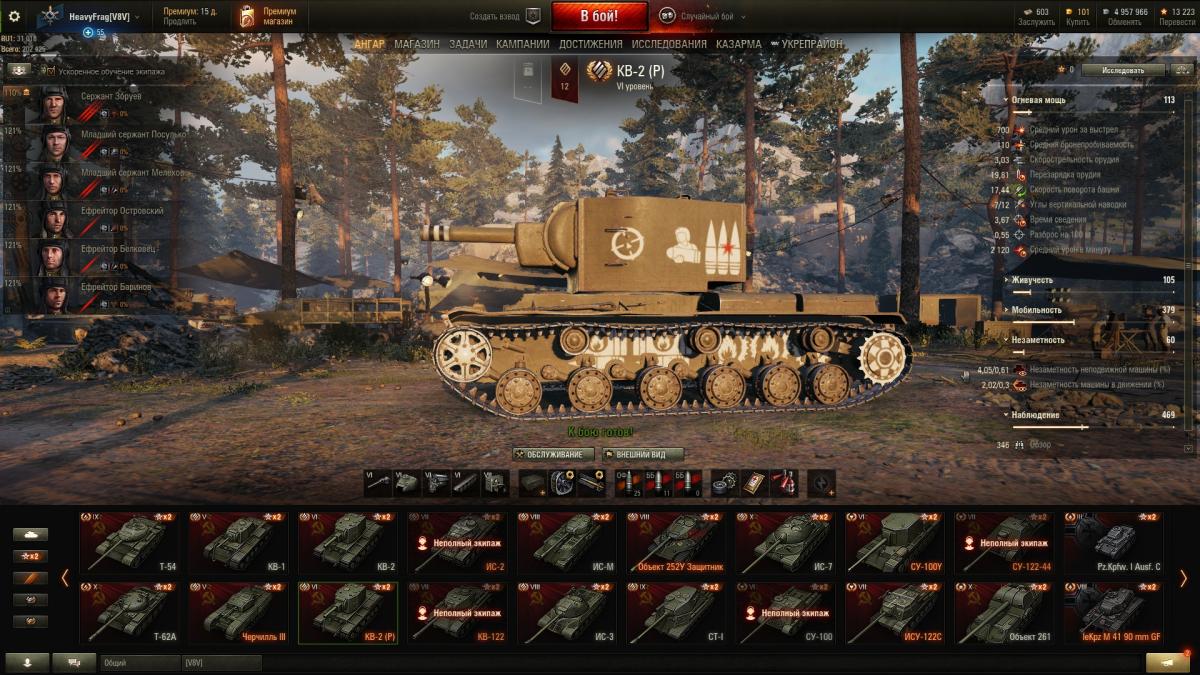Open the Казарма tab
The height and width of the screenshot is (675, 1200).
[x=738, y=44]
